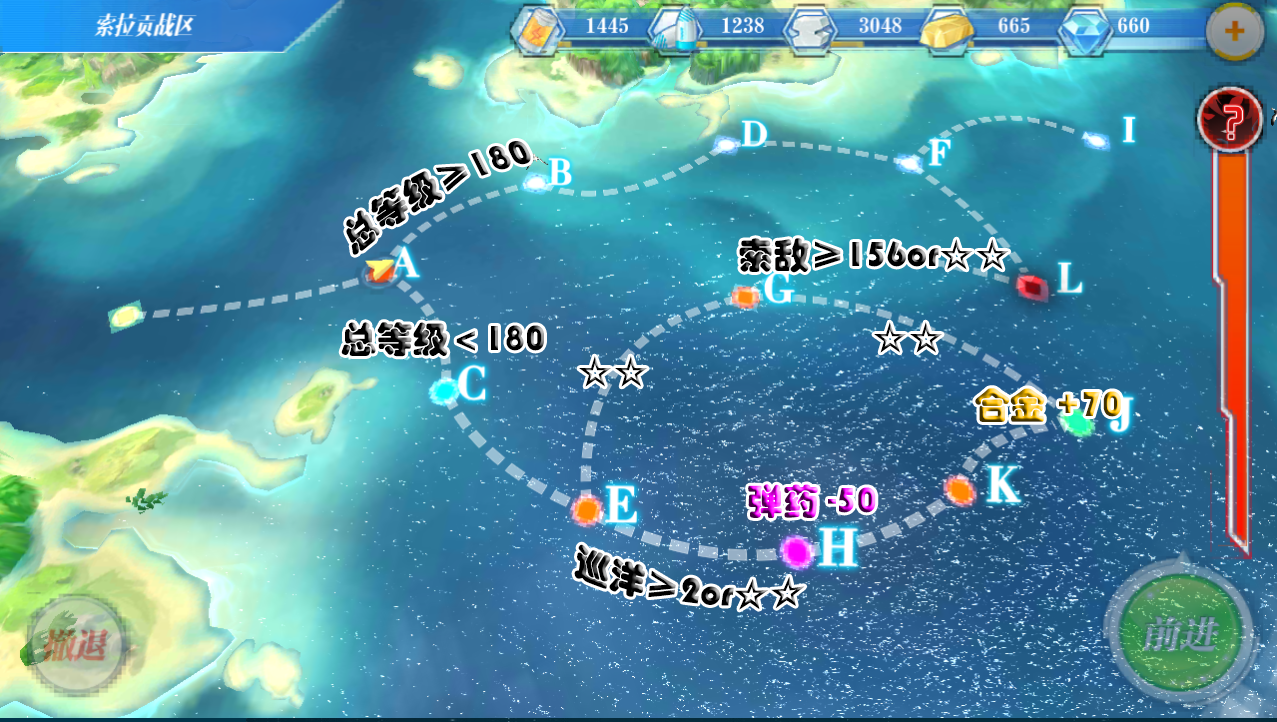This screenshot has height=722, width=1277.
Task: Open the orange plus resource button
Action: 1235,32
